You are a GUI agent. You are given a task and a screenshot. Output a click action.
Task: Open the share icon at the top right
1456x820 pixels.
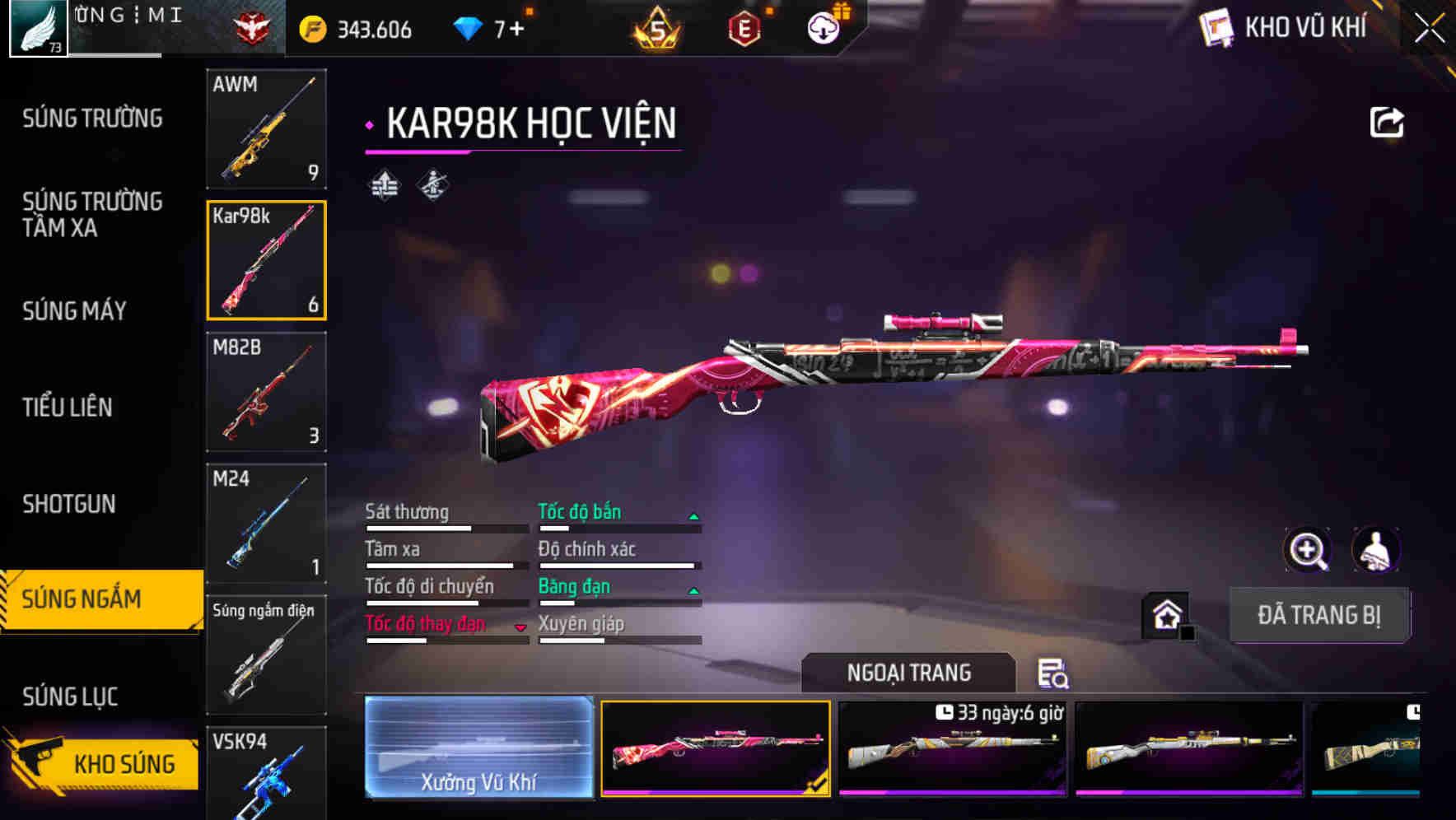click(1388, 122)
